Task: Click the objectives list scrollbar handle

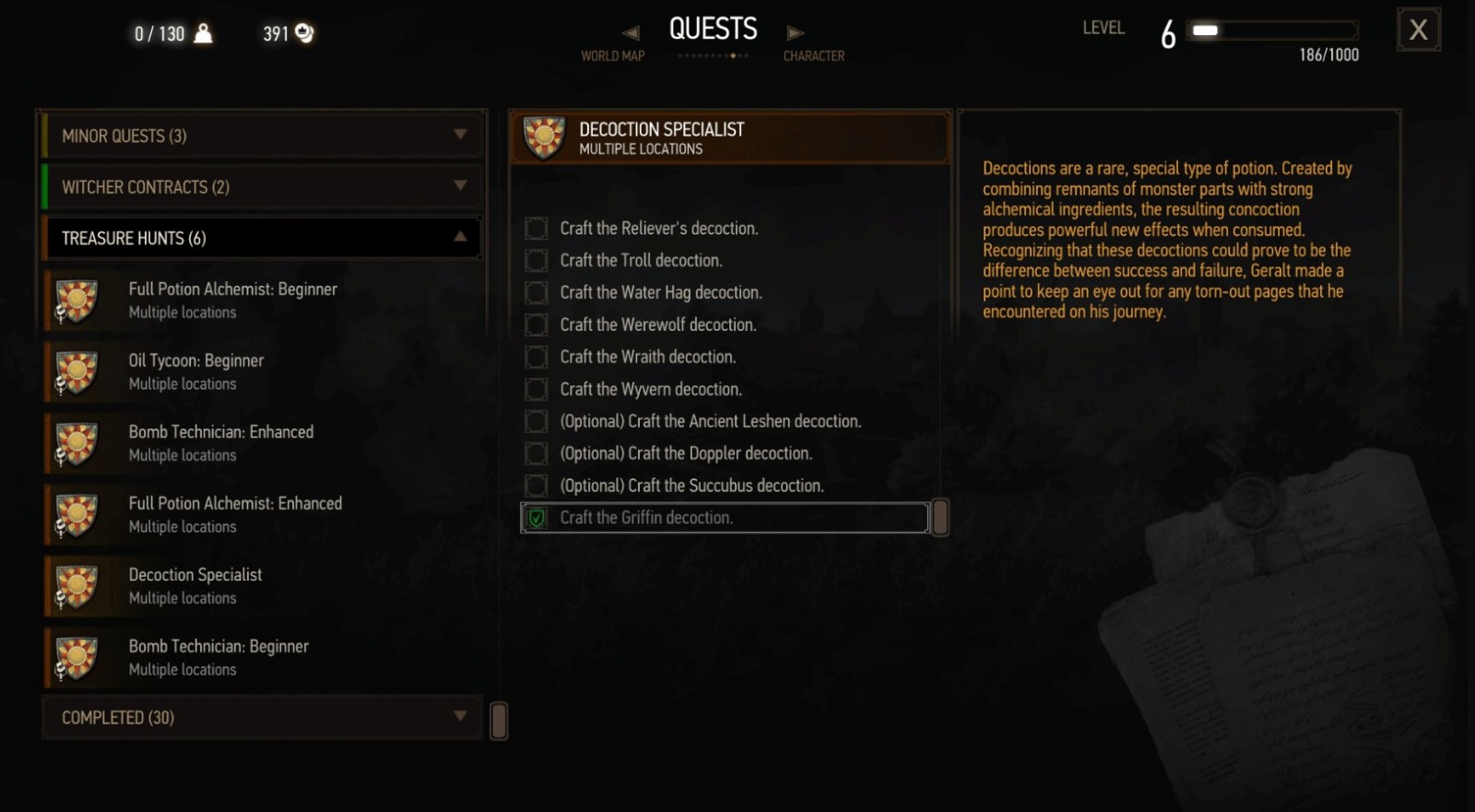Action: click(x=940, y=518)
